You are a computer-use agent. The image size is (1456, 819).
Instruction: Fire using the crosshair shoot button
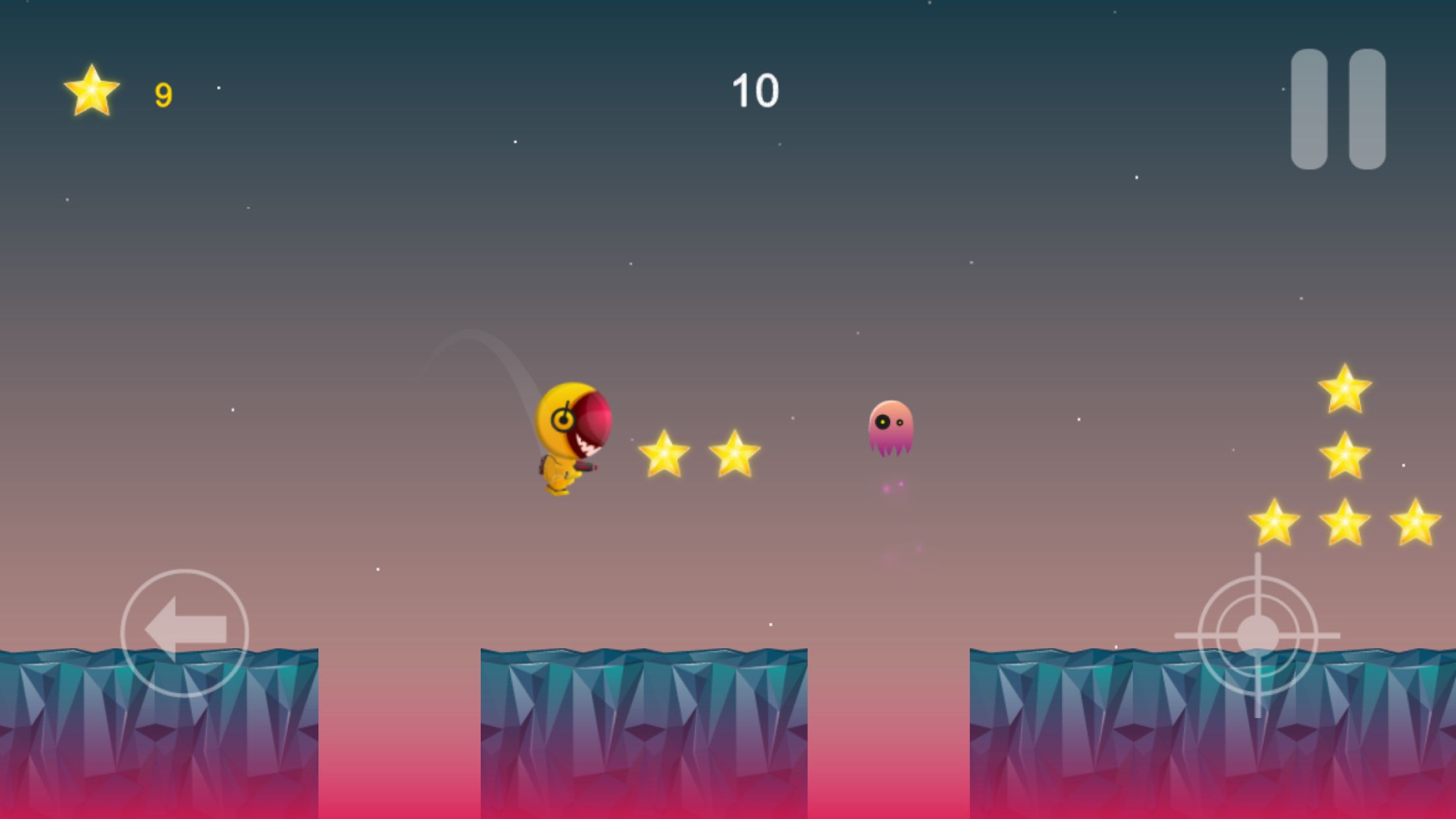[1258, 636]
